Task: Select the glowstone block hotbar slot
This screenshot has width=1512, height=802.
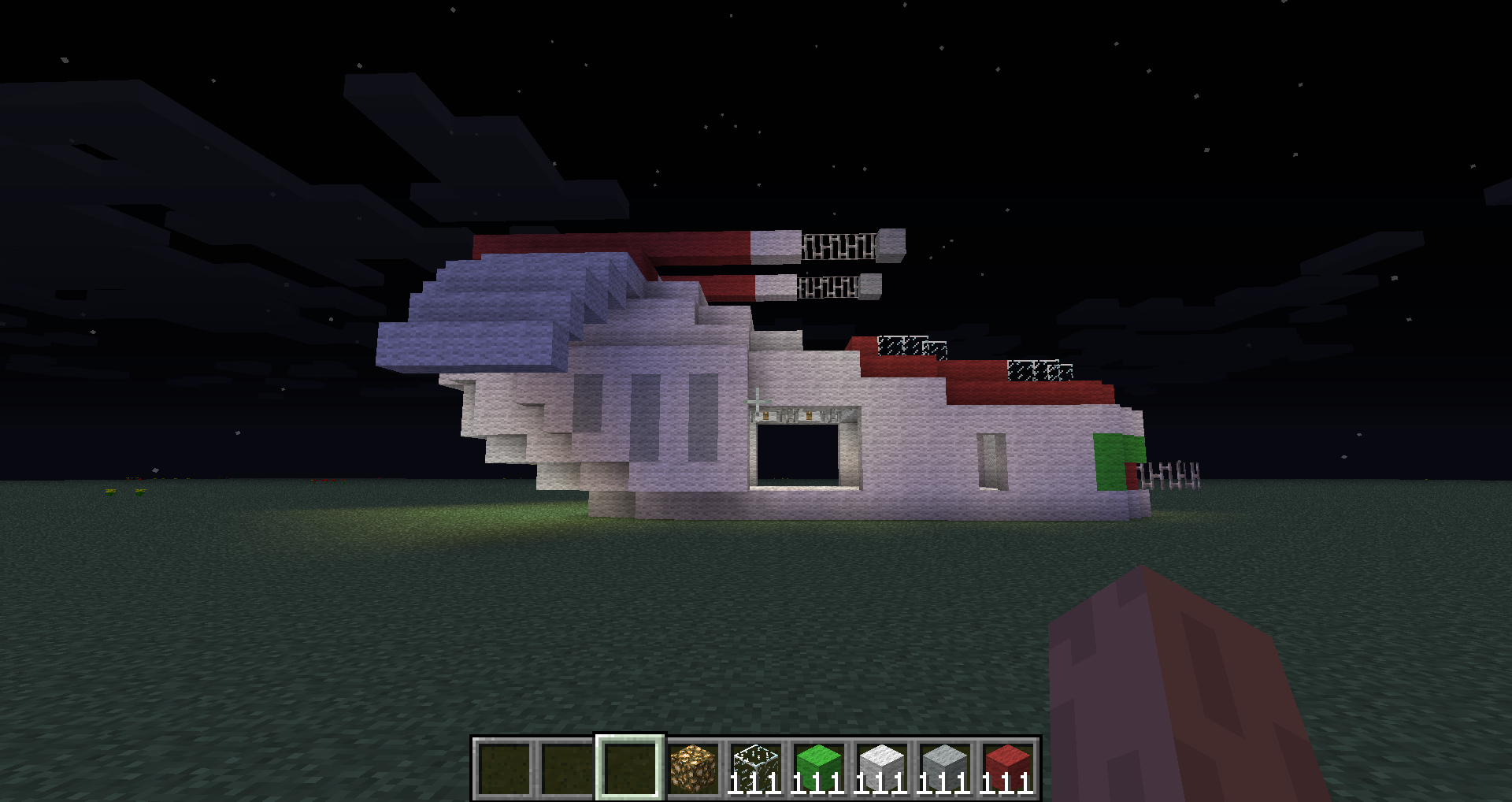Action: point(693,768)
